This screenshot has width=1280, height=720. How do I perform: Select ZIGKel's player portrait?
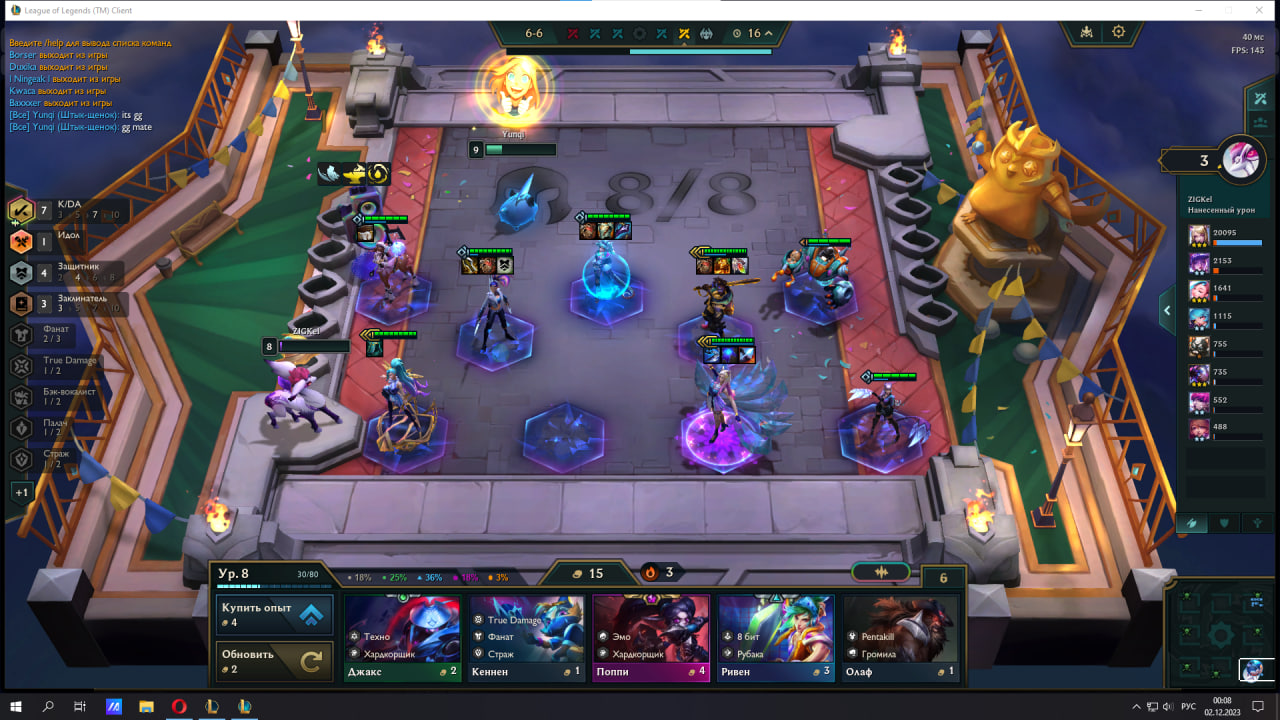coord(1243,158)
